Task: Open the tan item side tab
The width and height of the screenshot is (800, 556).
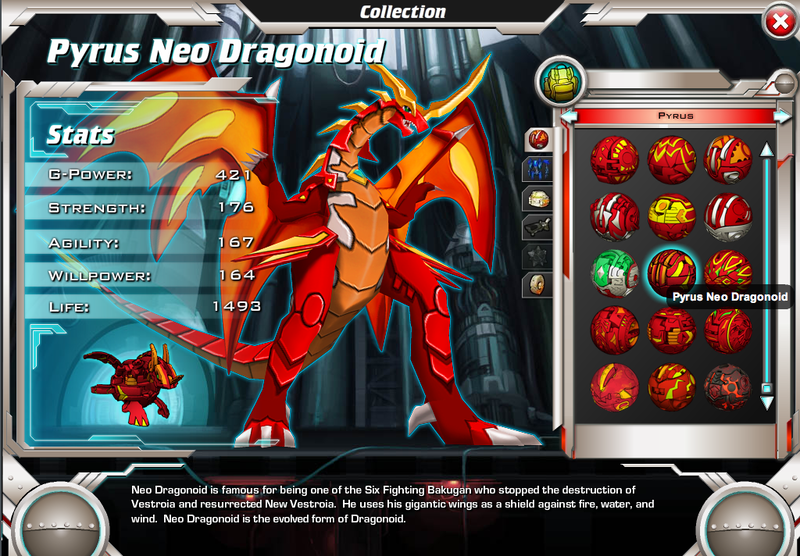Action: [539, 198]
